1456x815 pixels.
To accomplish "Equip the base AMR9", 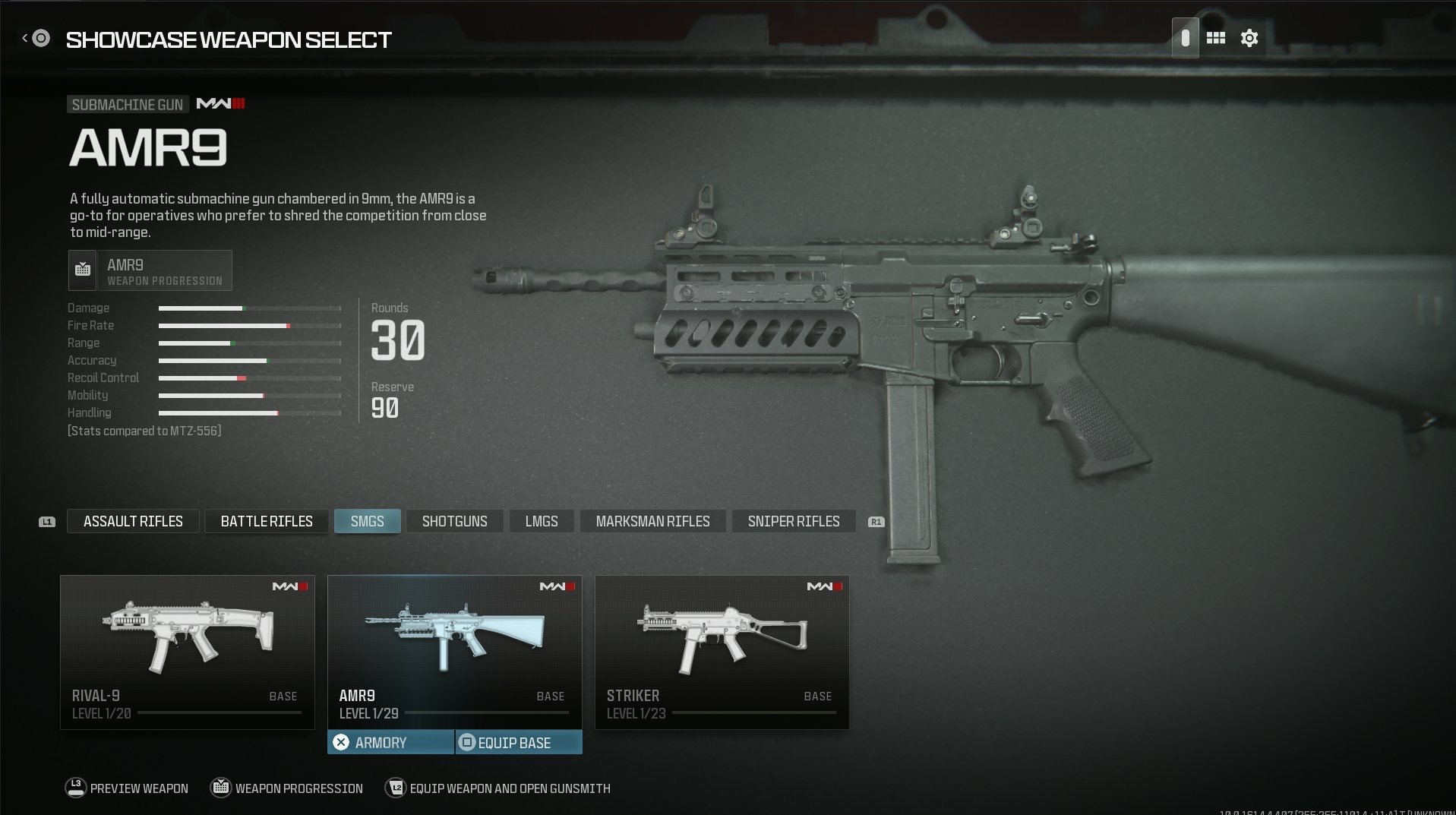I will [x=519, y=742].
